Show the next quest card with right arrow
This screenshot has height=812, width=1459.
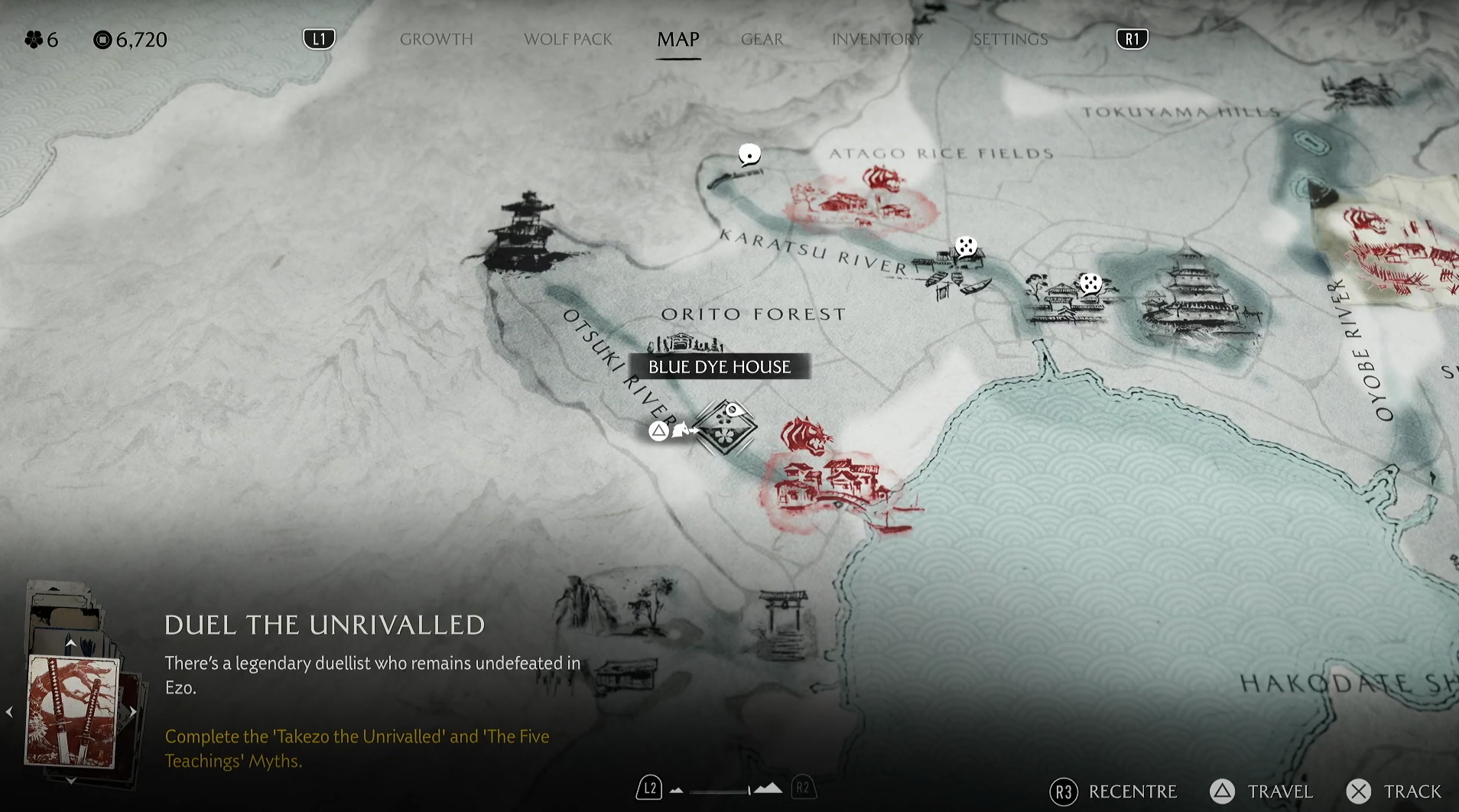(133, 712)
